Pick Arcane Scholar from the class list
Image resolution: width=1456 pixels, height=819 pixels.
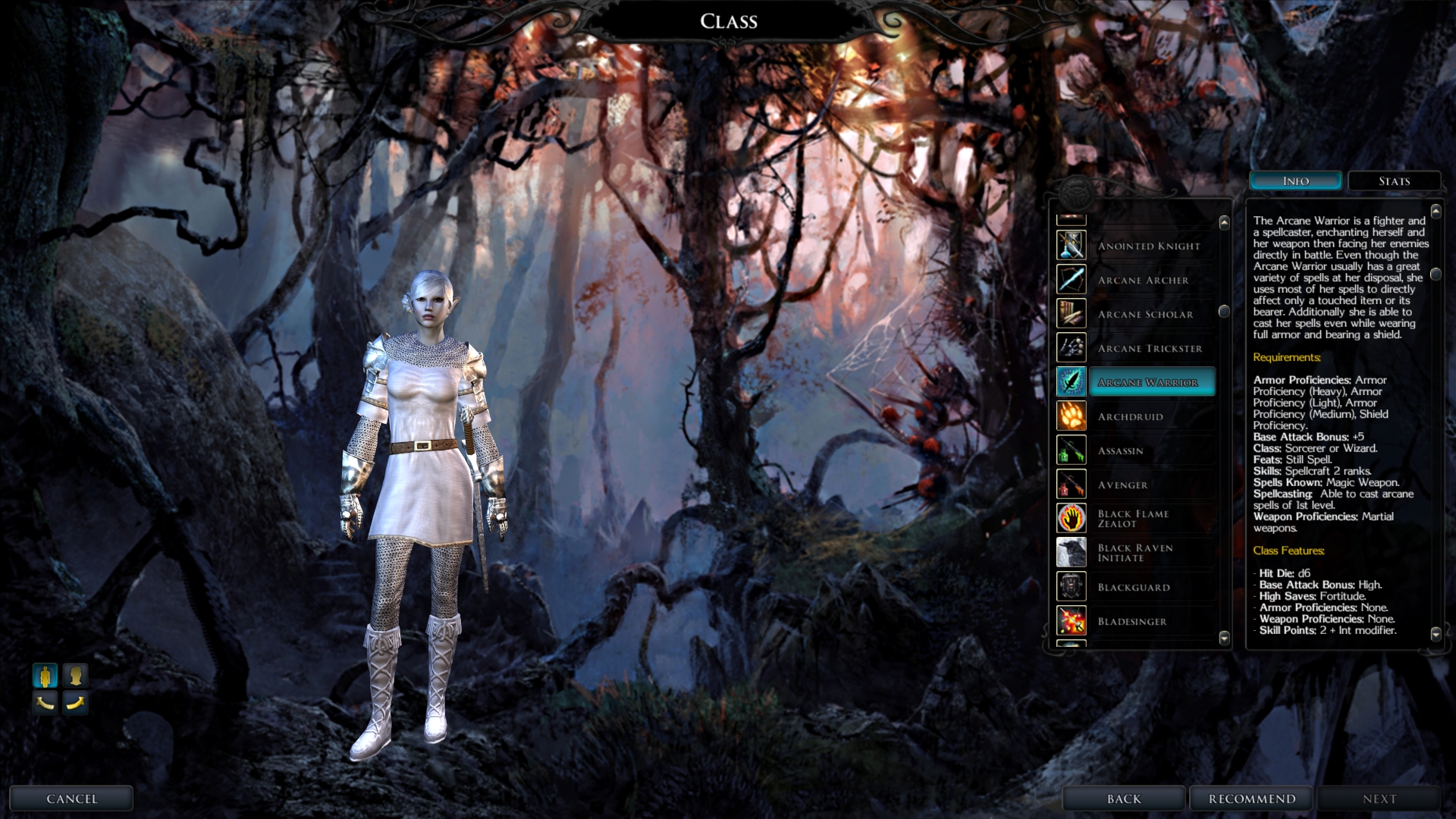tap(1145, 314)
